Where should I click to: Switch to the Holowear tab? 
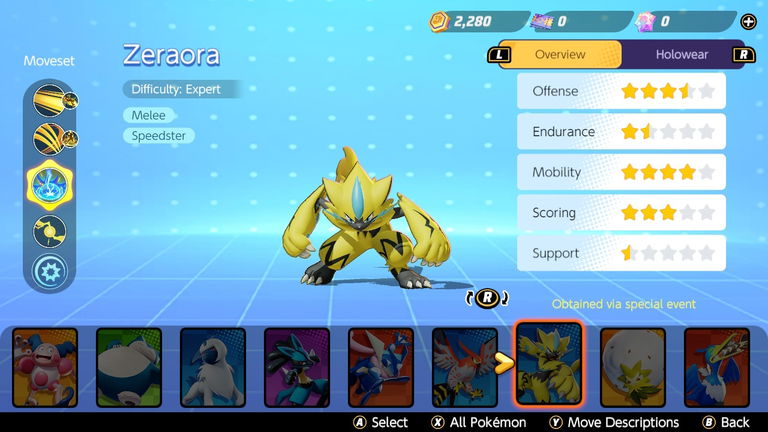[x=681, y=54]
